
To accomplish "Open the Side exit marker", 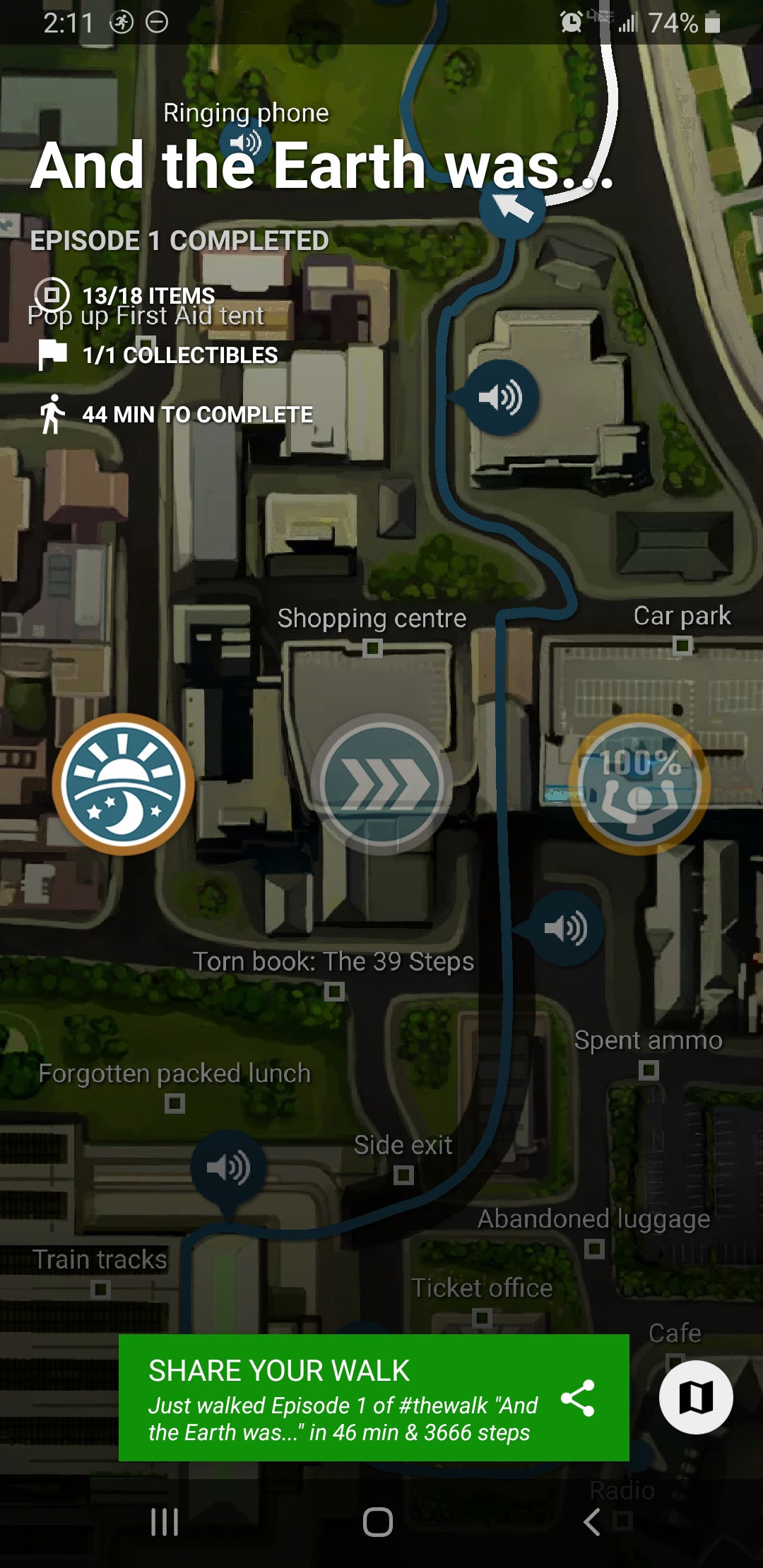I will click(403, 1175).
